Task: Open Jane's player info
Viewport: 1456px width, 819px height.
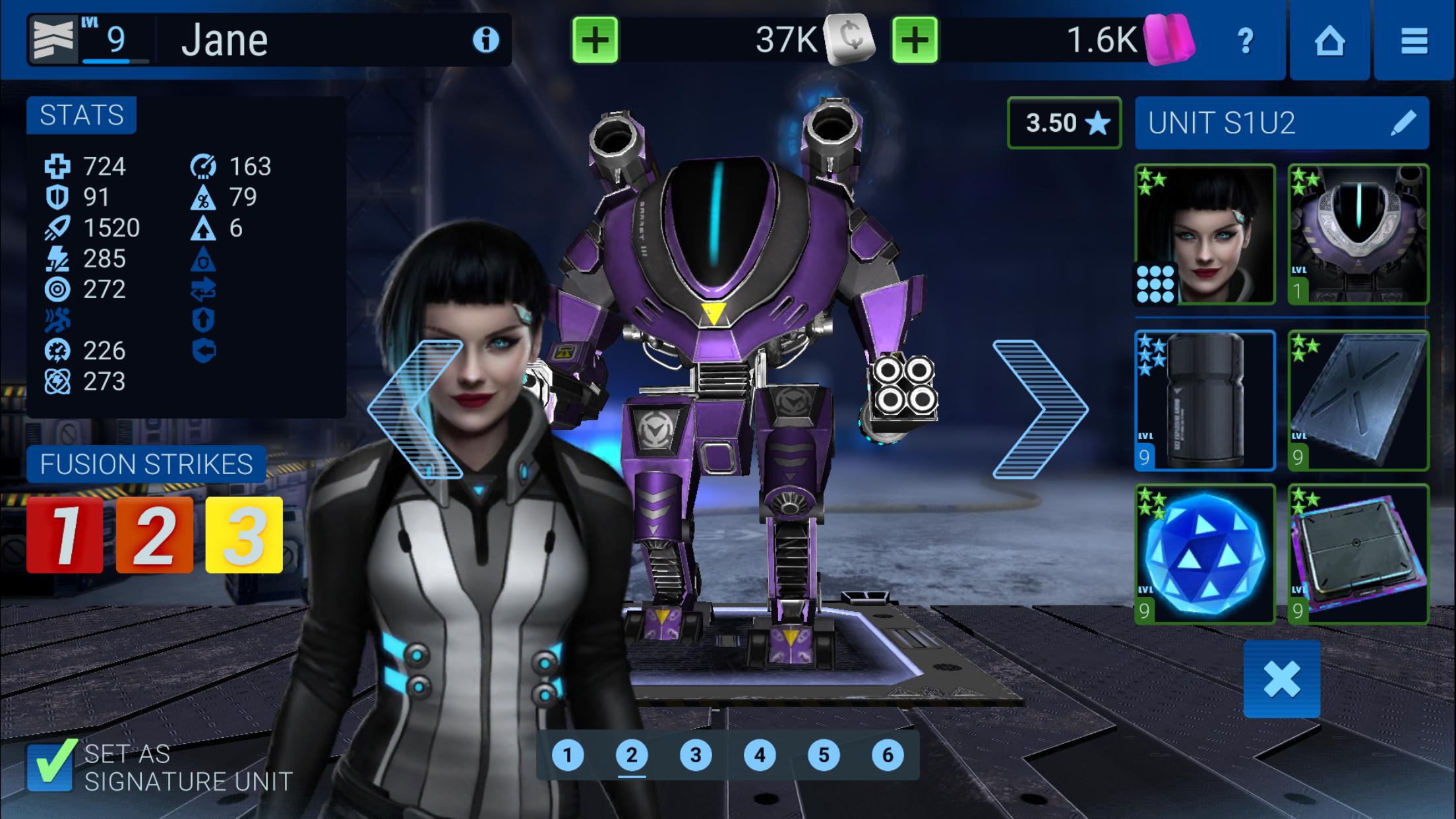Action: click(x=486, y=40)
